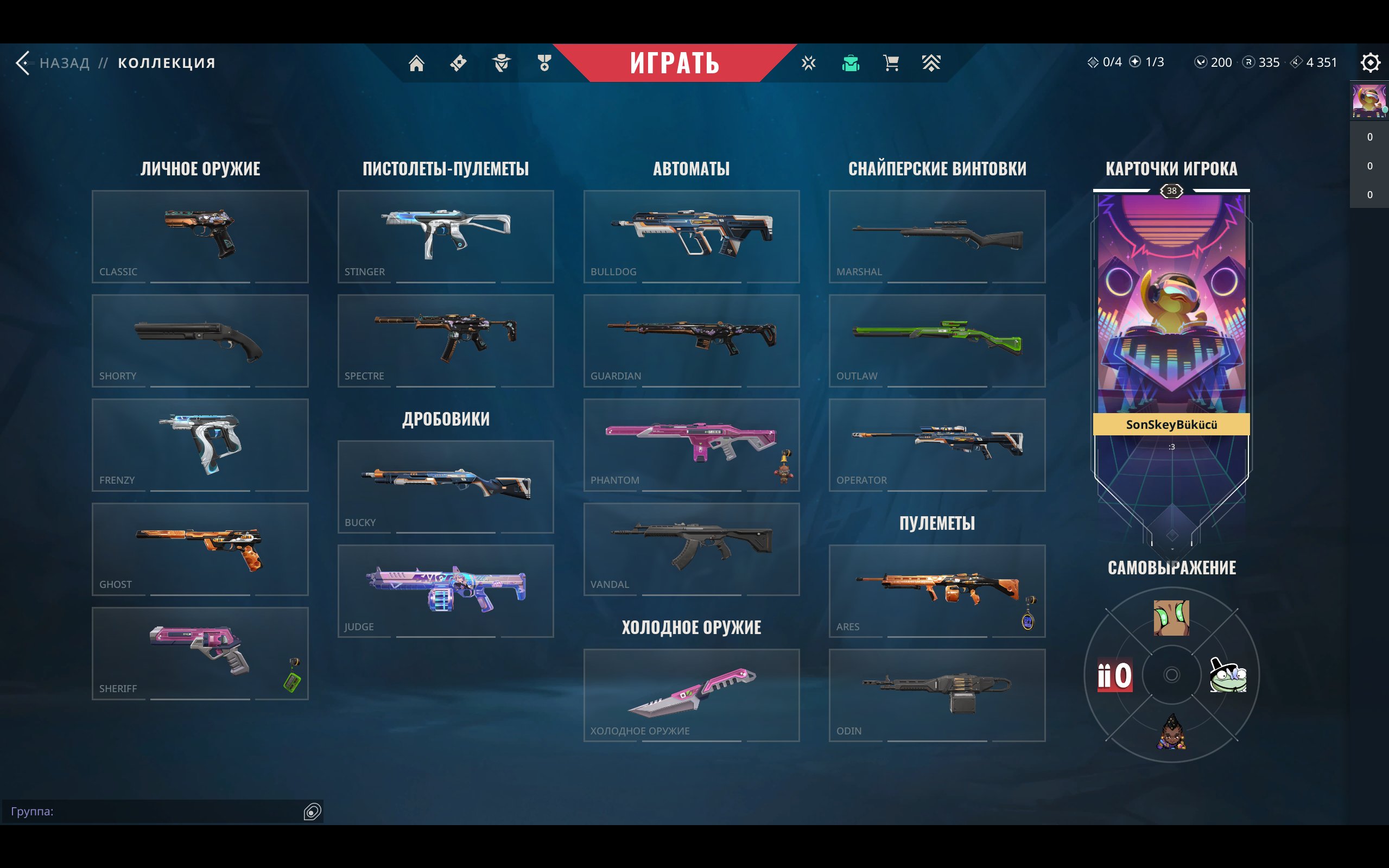Open the Store cart icon
Image resolution: width=1389 pixels, height=868 pixels.
890,63
